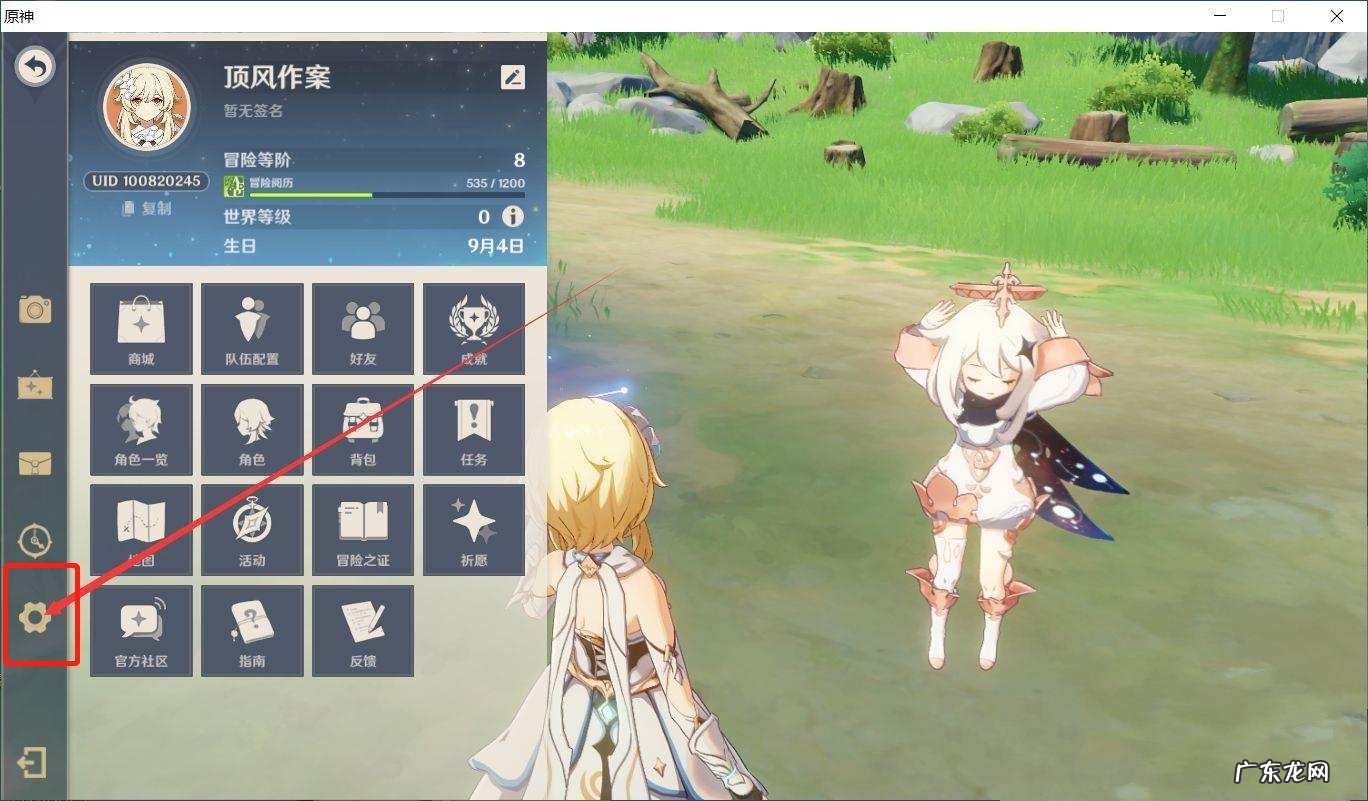Click the pencil to edit the nickname

511,77
